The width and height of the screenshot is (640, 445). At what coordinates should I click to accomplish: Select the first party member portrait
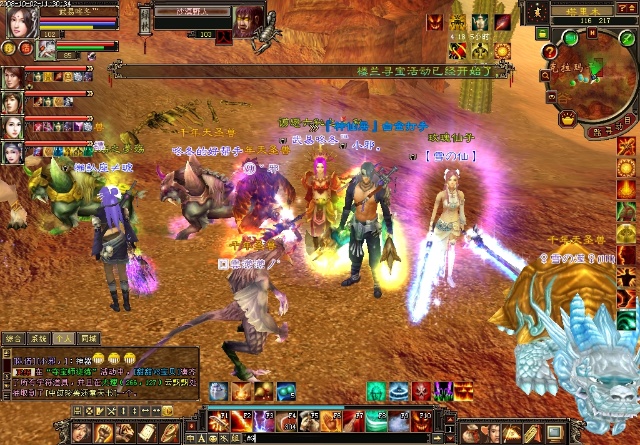coord(14,78)
